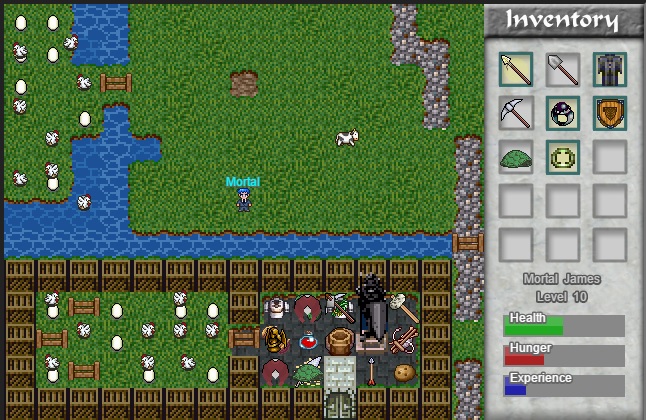Viewport: 646px width, 420px height.
Task: Select the dark gem ring slot
Action: pos(563,113)
